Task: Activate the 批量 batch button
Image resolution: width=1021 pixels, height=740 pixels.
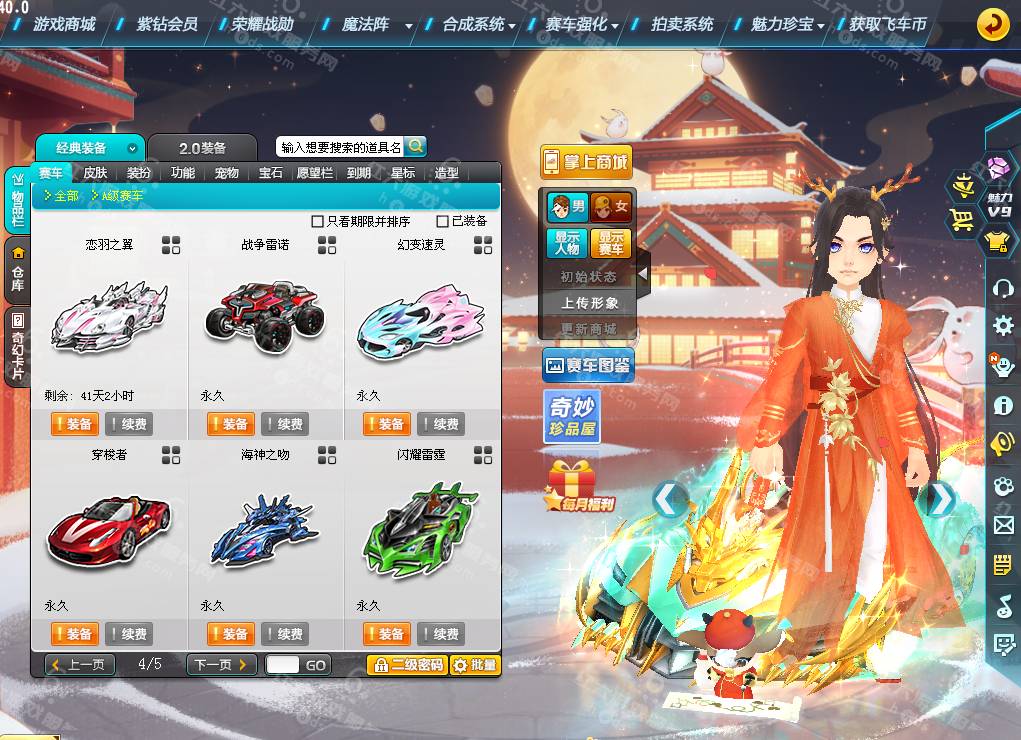Action: click(475, 665)
